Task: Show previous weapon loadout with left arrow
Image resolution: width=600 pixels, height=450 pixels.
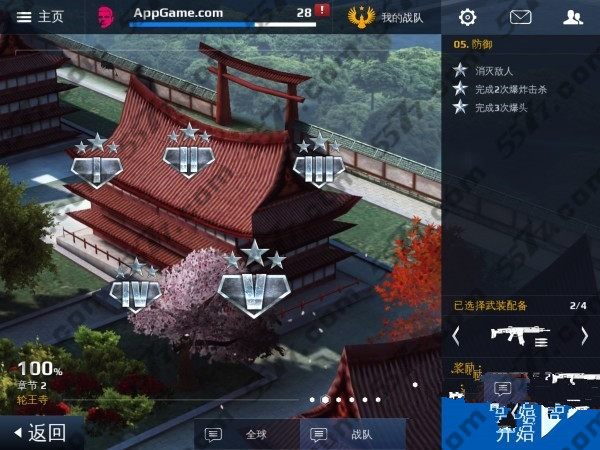Action: click(456, 336)
